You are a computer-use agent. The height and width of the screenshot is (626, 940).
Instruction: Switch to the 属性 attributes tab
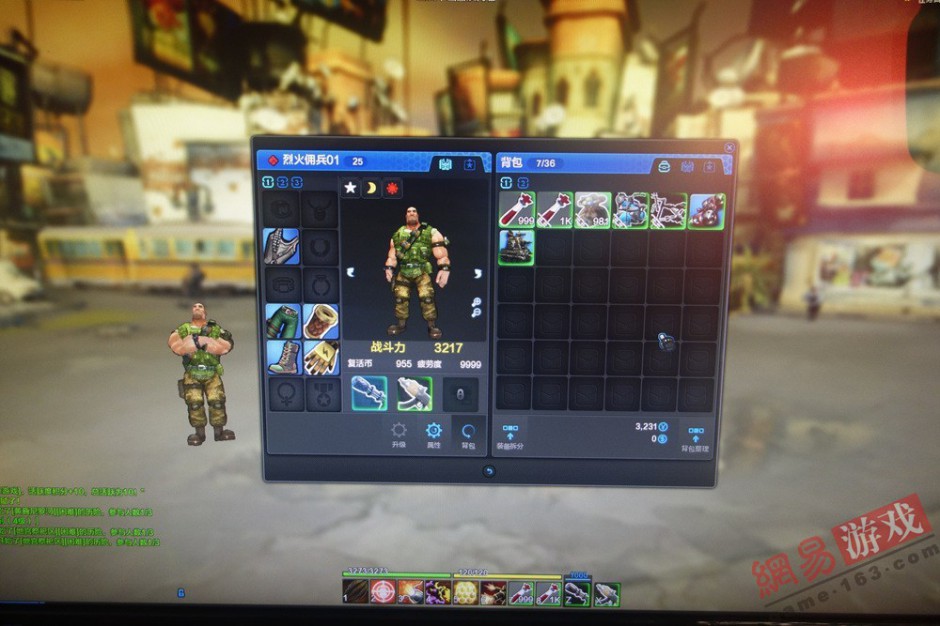433,432
